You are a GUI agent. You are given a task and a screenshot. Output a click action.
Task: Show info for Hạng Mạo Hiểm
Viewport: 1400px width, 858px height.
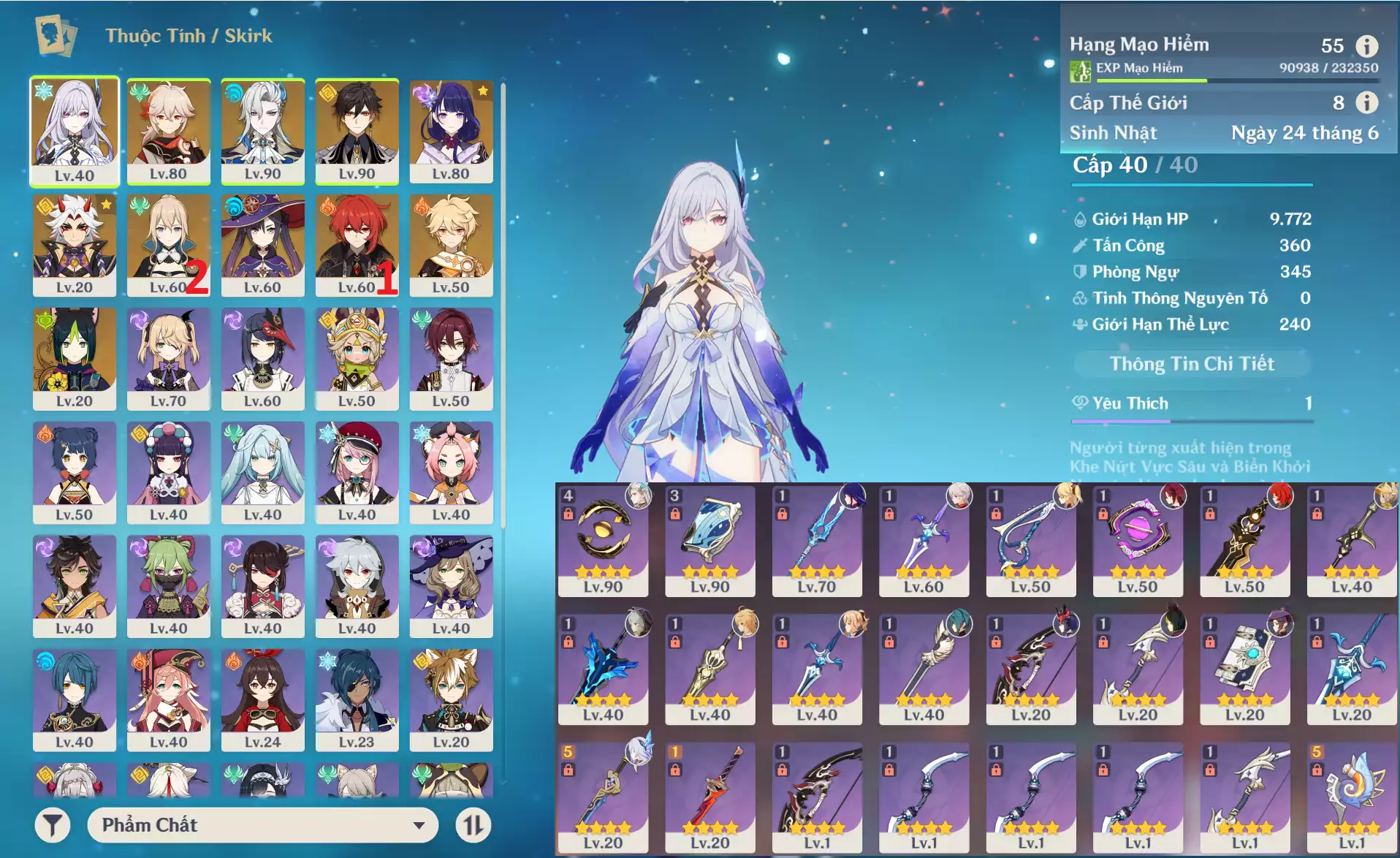click(1366, 46)
